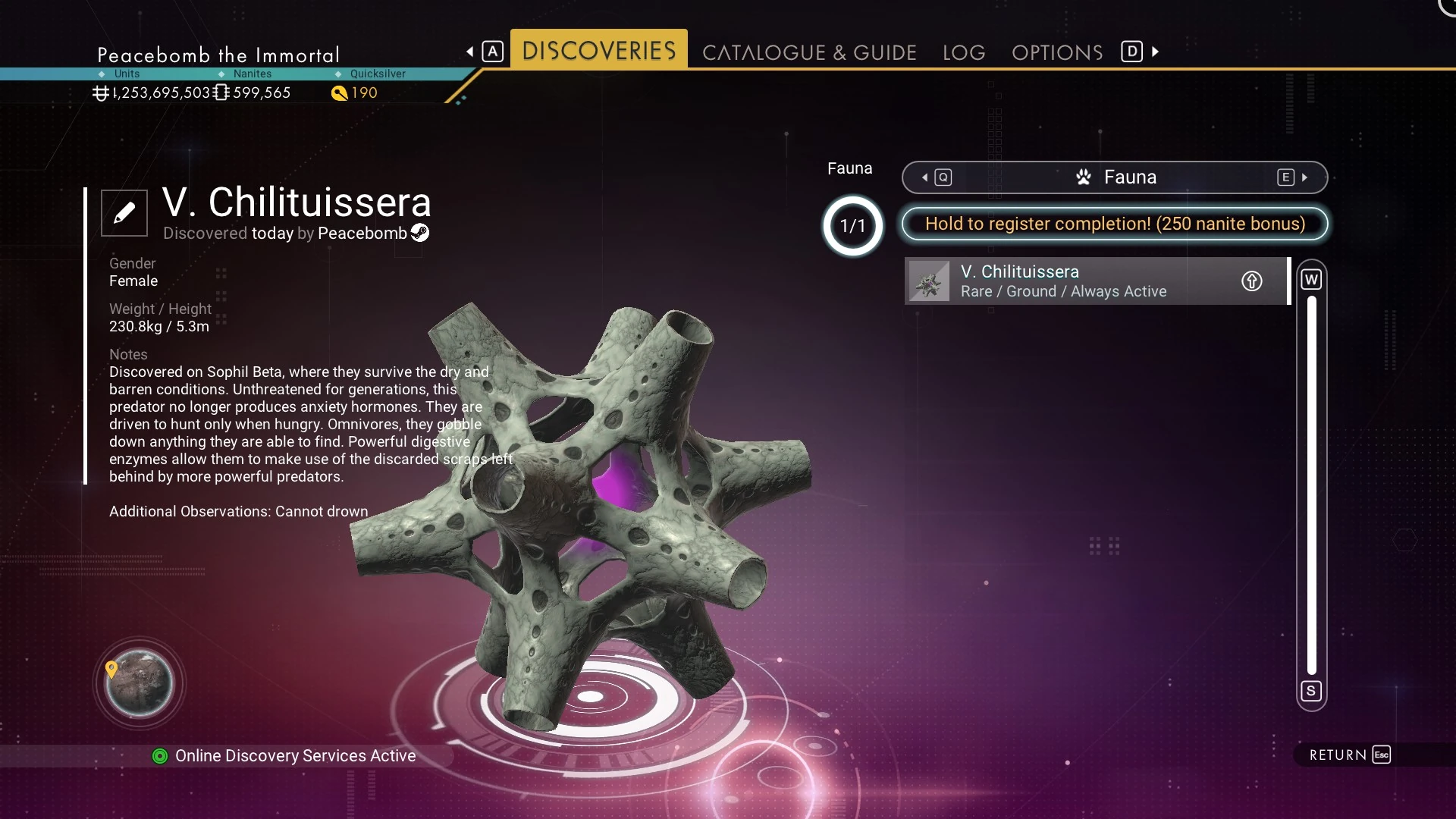Open the Catalogue & Guide tab
The width and height of the screenshot is (1456, 819).
point(809,52)
